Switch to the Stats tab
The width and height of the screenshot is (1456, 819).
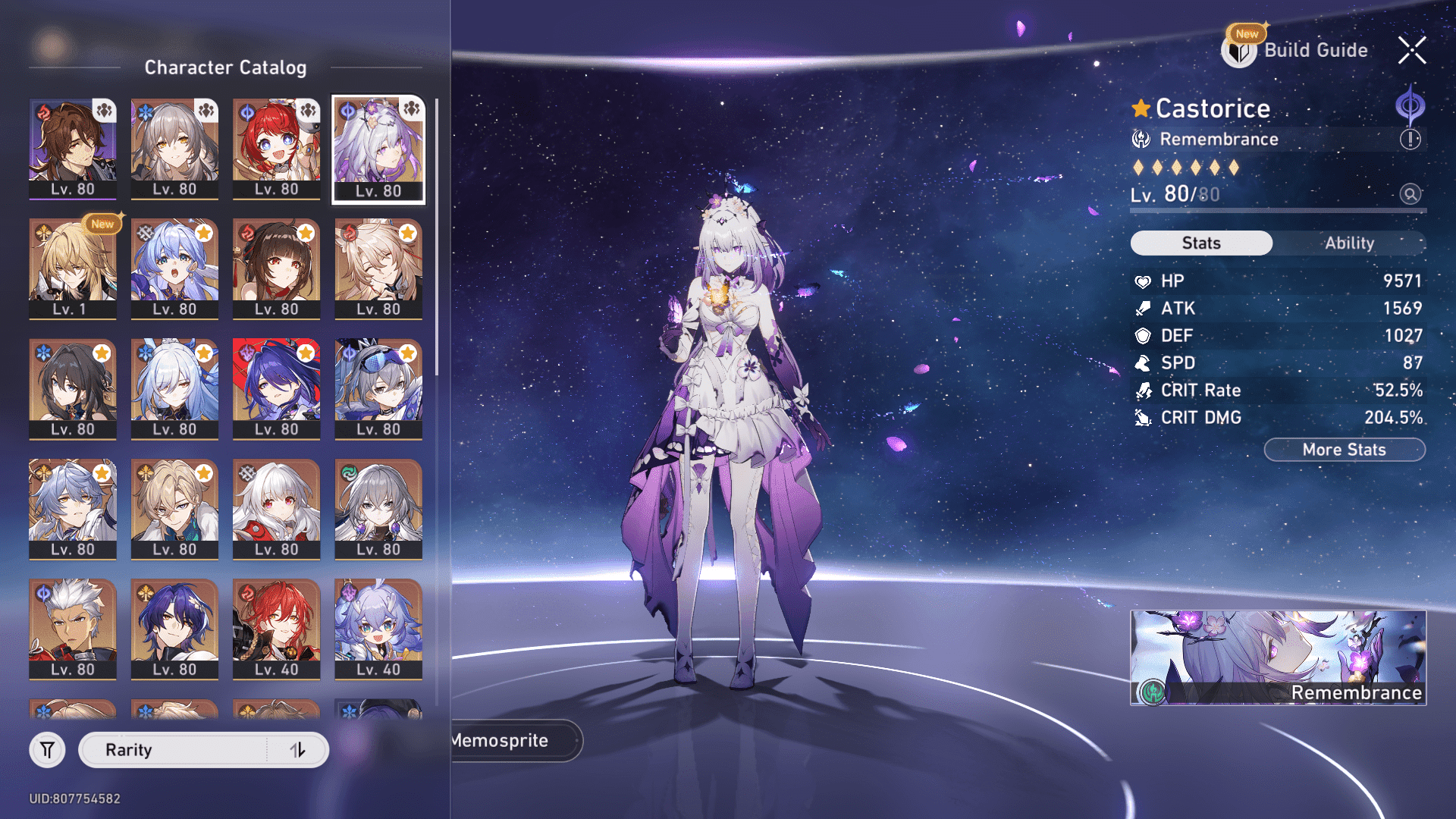point(1201,243)
